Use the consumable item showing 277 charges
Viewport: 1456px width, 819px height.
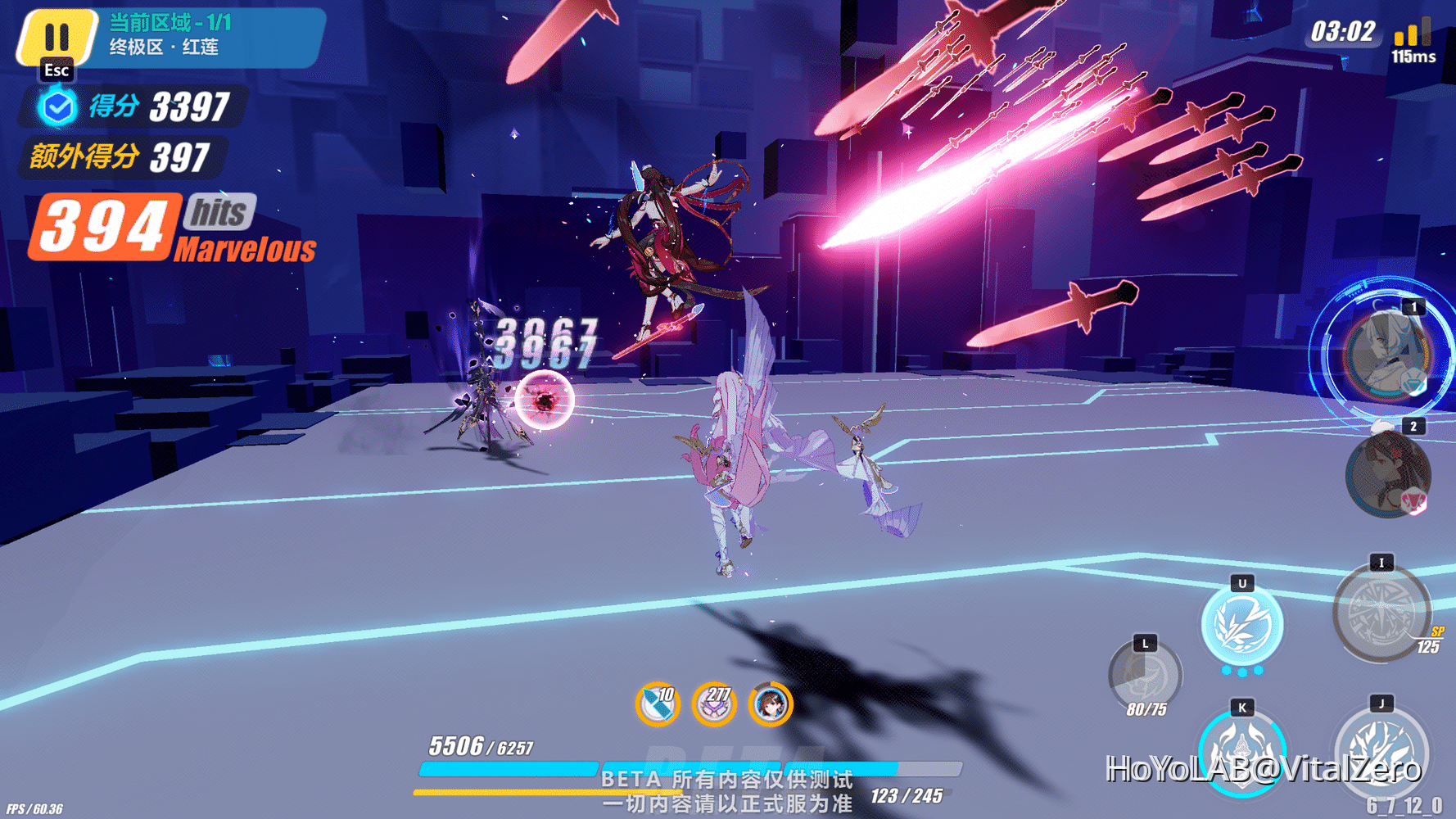tap(713, 704)
